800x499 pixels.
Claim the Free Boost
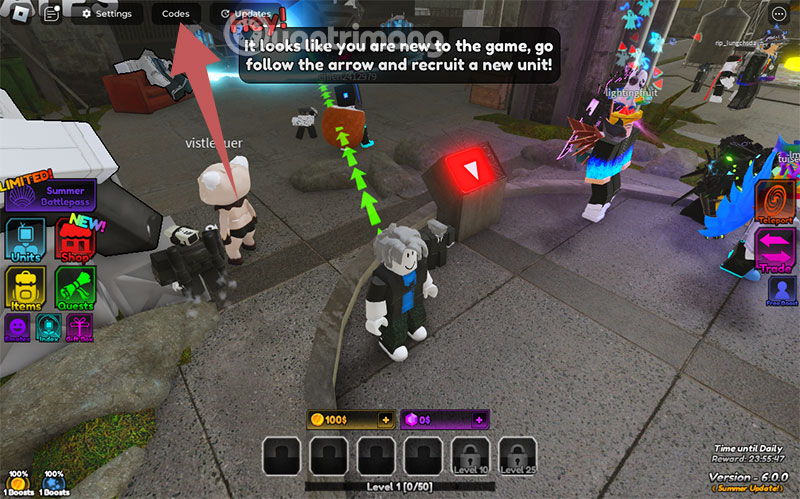(782, 291)
